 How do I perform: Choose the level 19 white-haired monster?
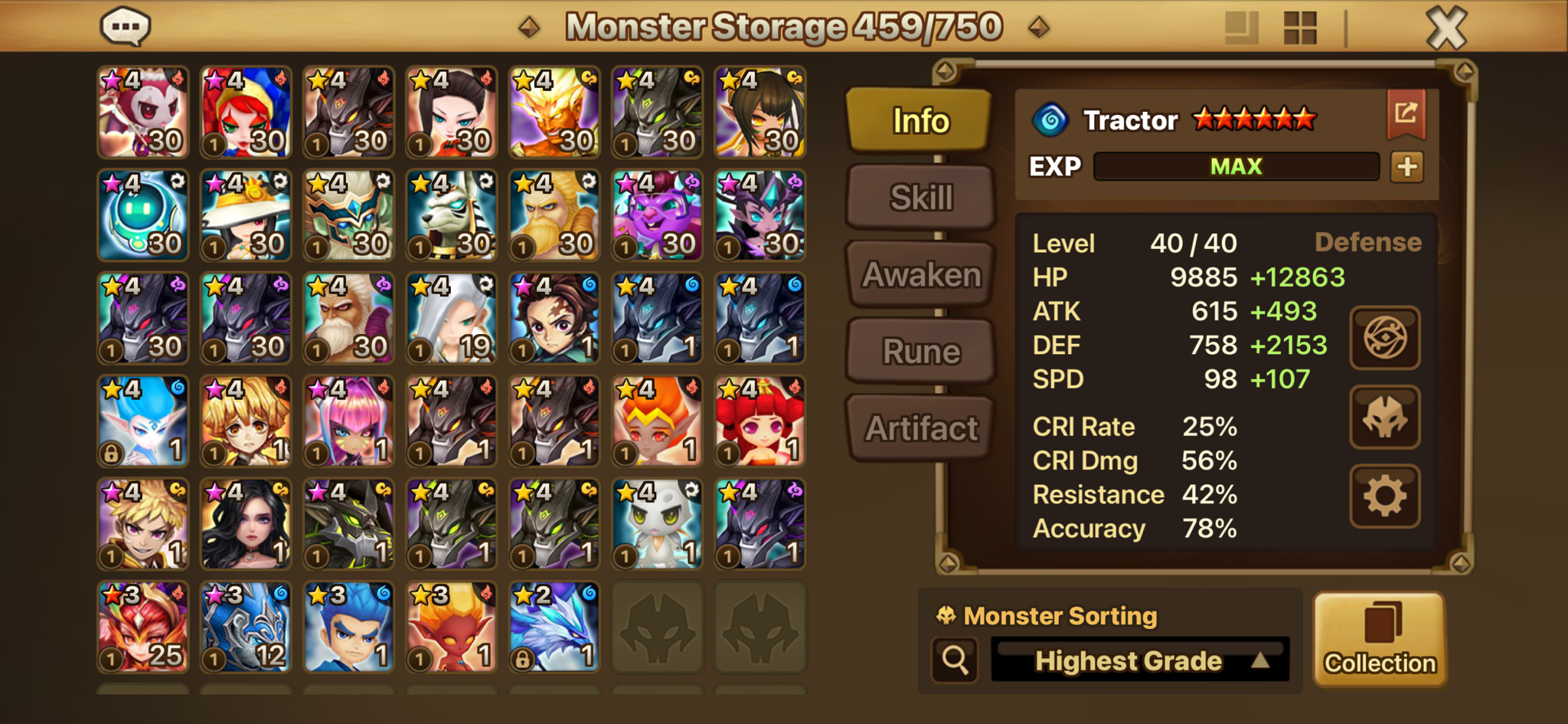[x=452, y=318]
